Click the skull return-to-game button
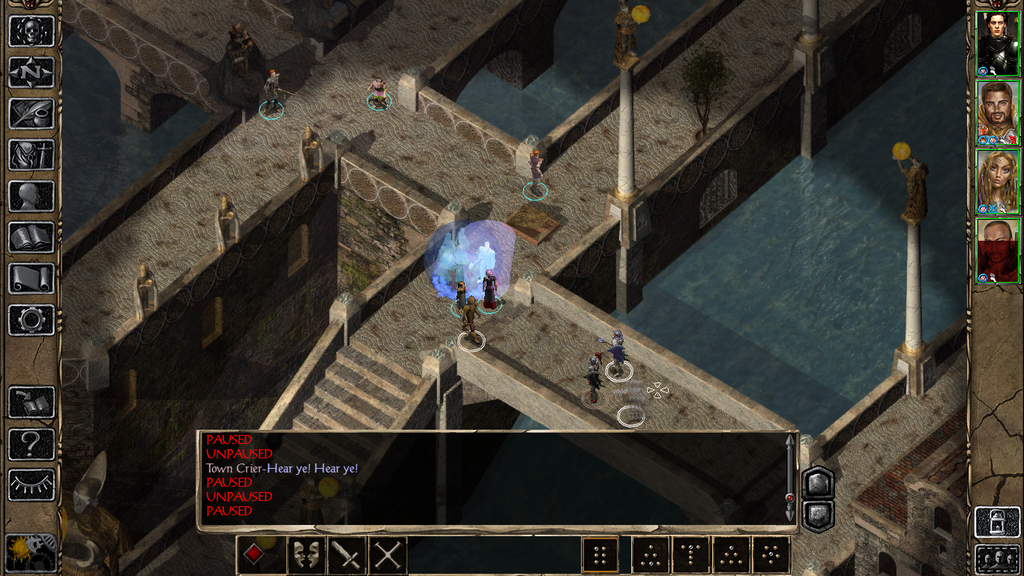The image size is (1024, 576). click(31, 31)
